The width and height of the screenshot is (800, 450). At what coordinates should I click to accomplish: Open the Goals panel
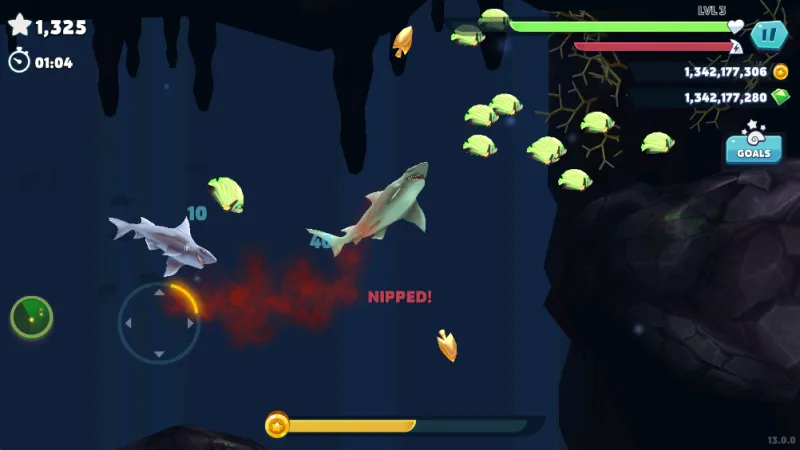[753, 146]
